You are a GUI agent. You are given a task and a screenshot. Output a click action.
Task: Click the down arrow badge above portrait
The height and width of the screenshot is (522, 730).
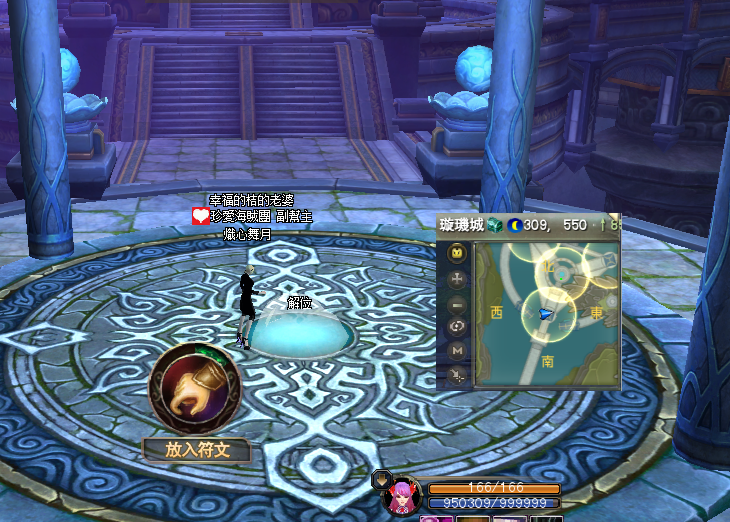pyautogui.click(x=381, y=479)
